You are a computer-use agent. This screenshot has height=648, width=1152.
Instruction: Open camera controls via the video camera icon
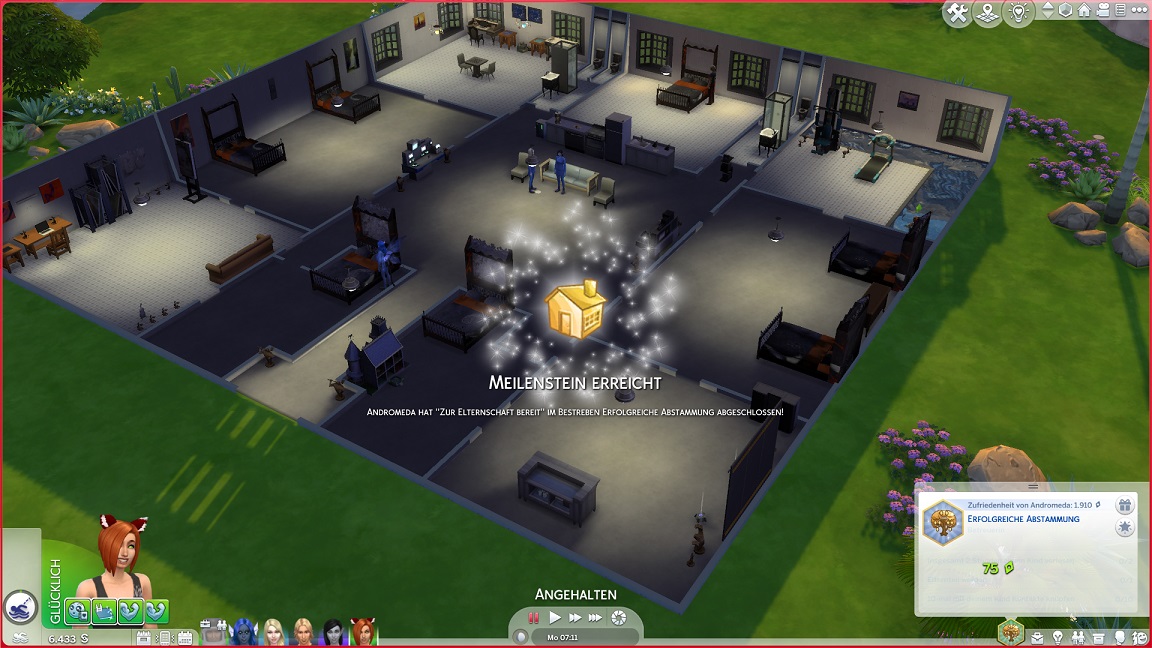click(x=1101, y=11)
